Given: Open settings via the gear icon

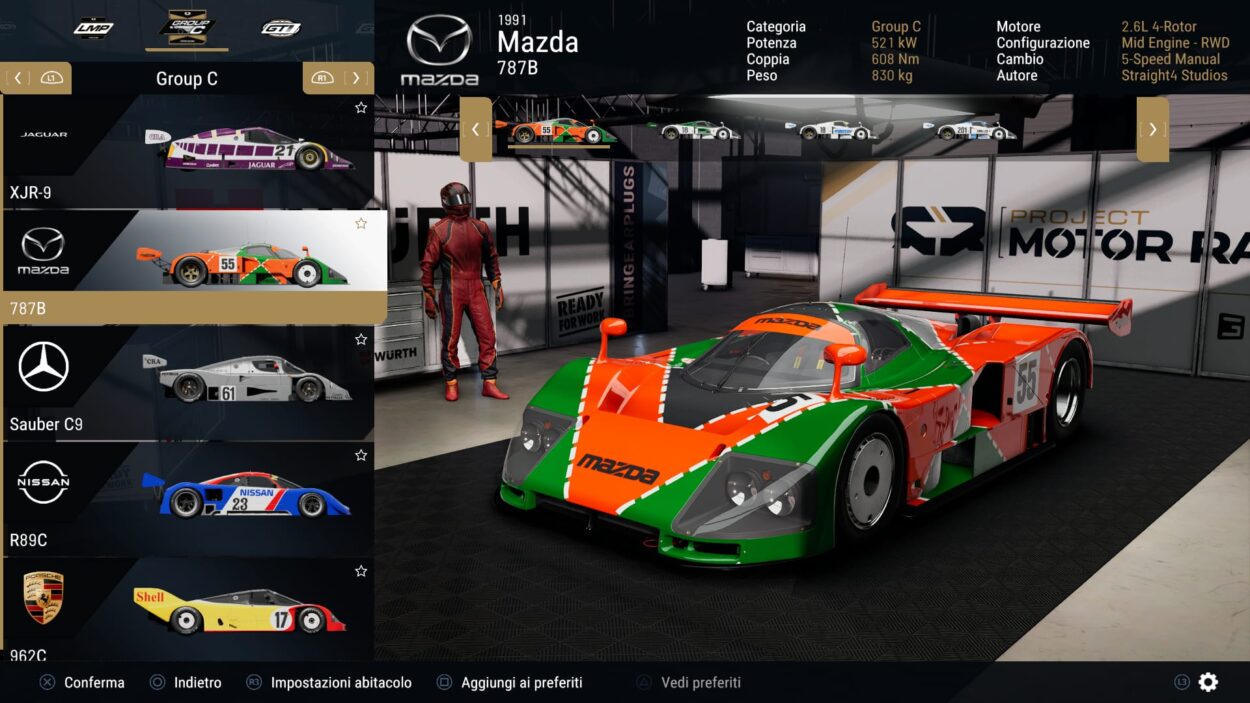Looking at the screenshot, I should coord(1208,682).
